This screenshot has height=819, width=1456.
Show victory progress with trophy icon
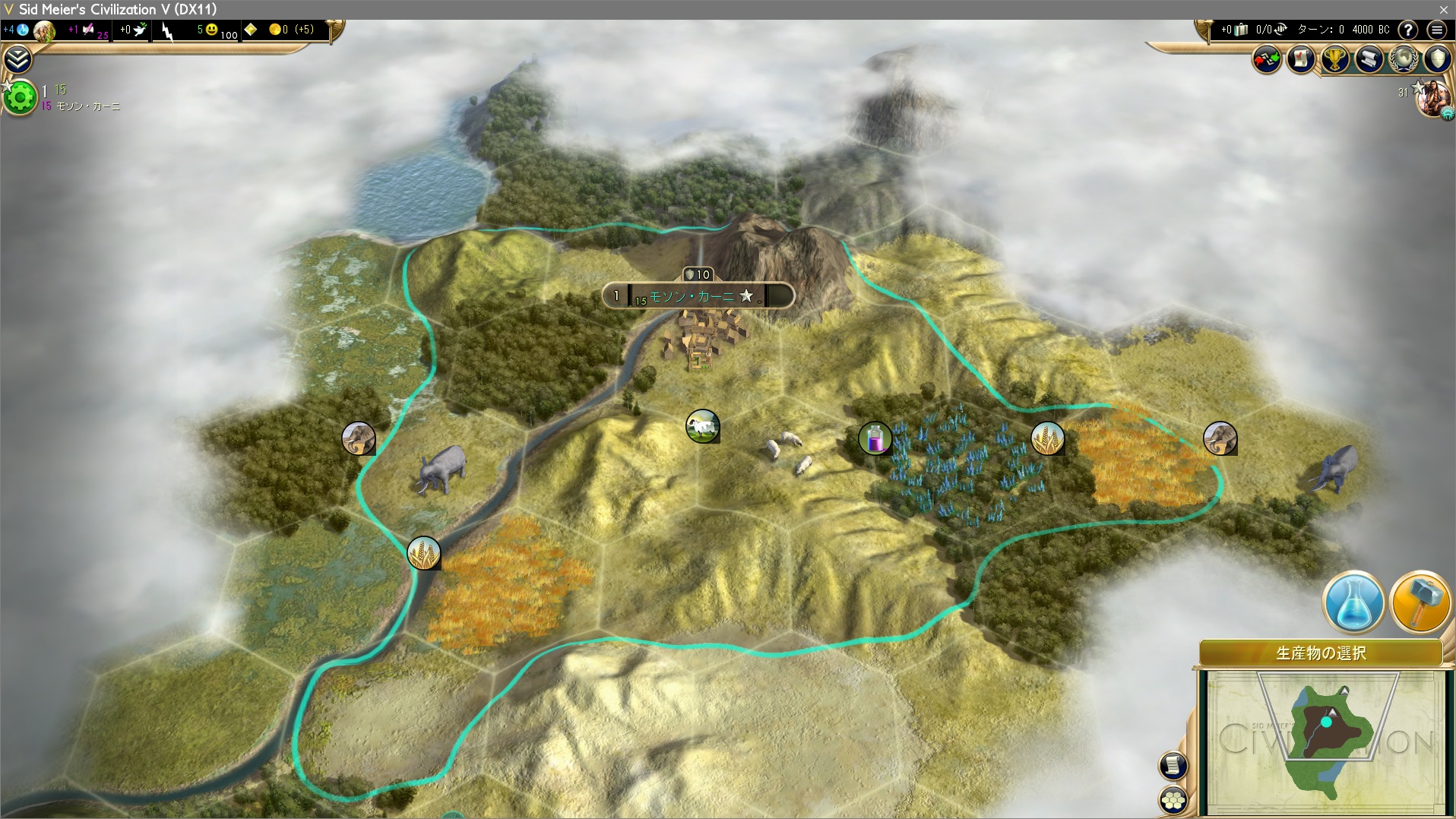click(1335, 58)
